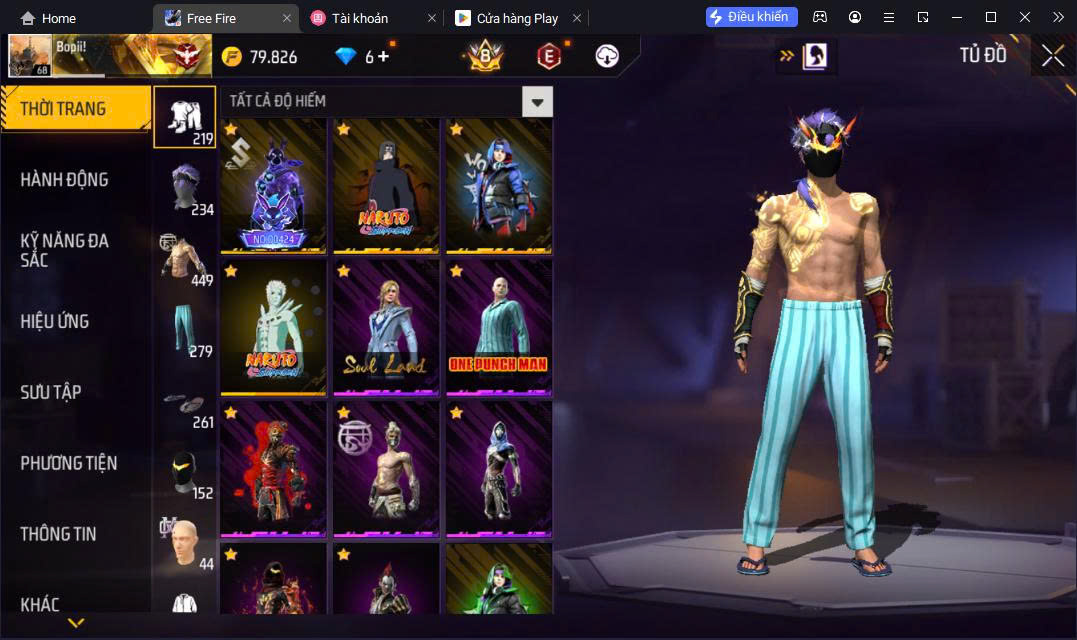Close the wardrobe with the X
Viewport: 1077px width, 640px height.
click(1052, 56)
